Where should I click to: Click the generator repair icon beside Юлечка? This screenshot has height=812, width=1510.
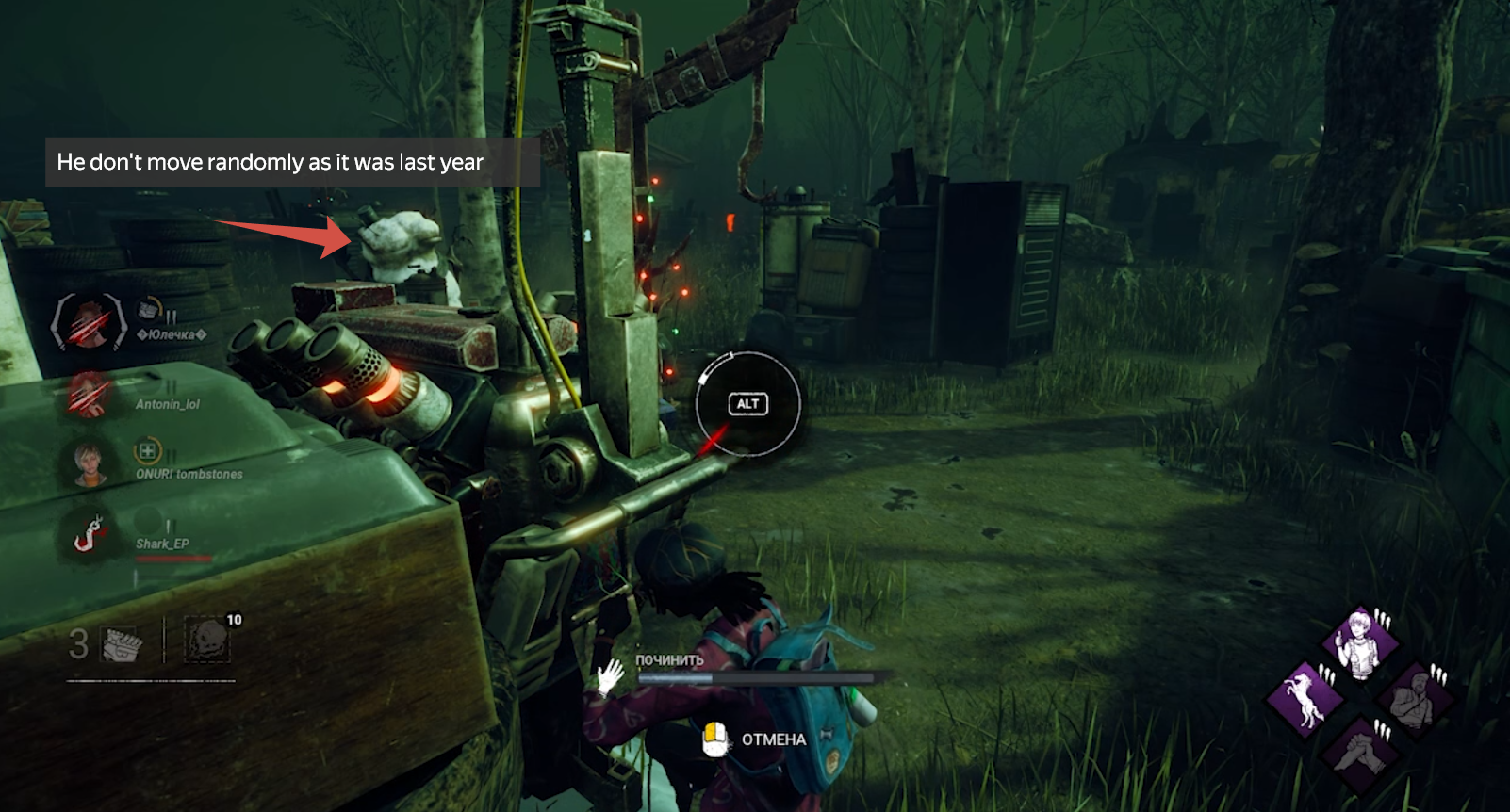click(x=149, y=310)
